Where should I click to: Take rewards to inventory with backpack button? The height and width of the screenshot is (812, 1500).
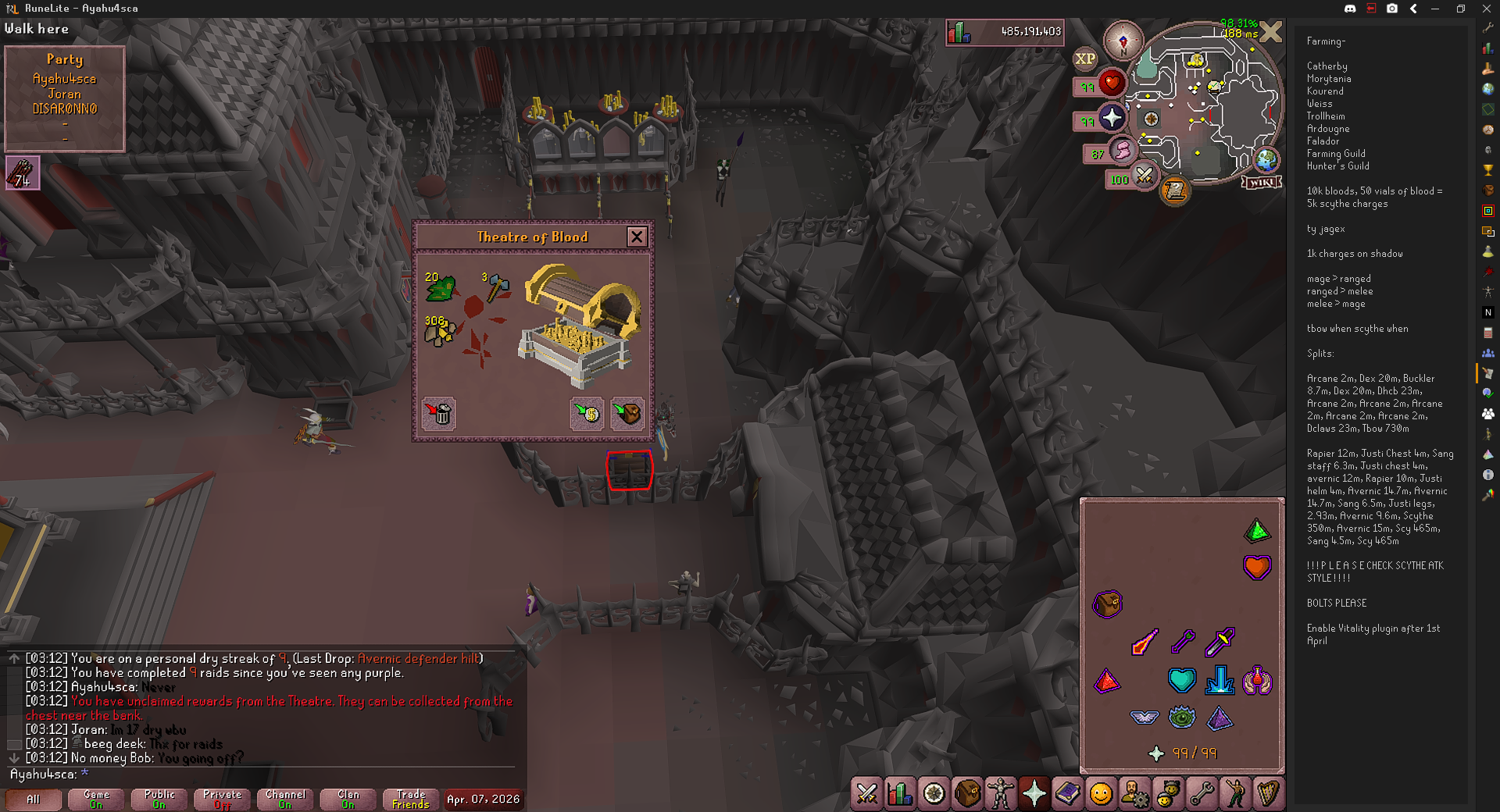tap(627, 413)
